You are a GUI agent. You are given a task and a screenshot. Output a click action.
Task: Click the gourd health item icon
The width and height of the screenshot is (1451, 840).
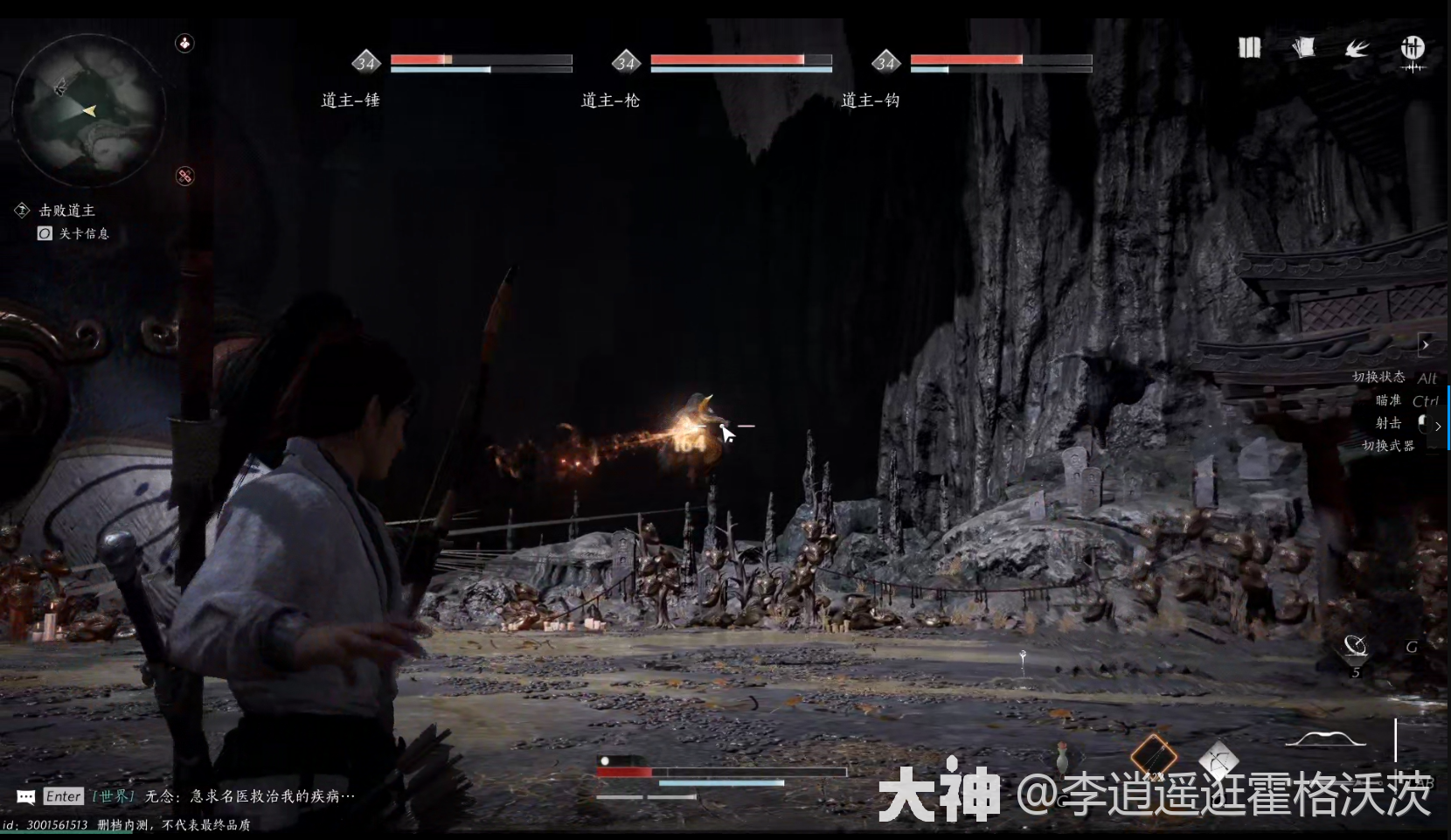(1061, 757)
